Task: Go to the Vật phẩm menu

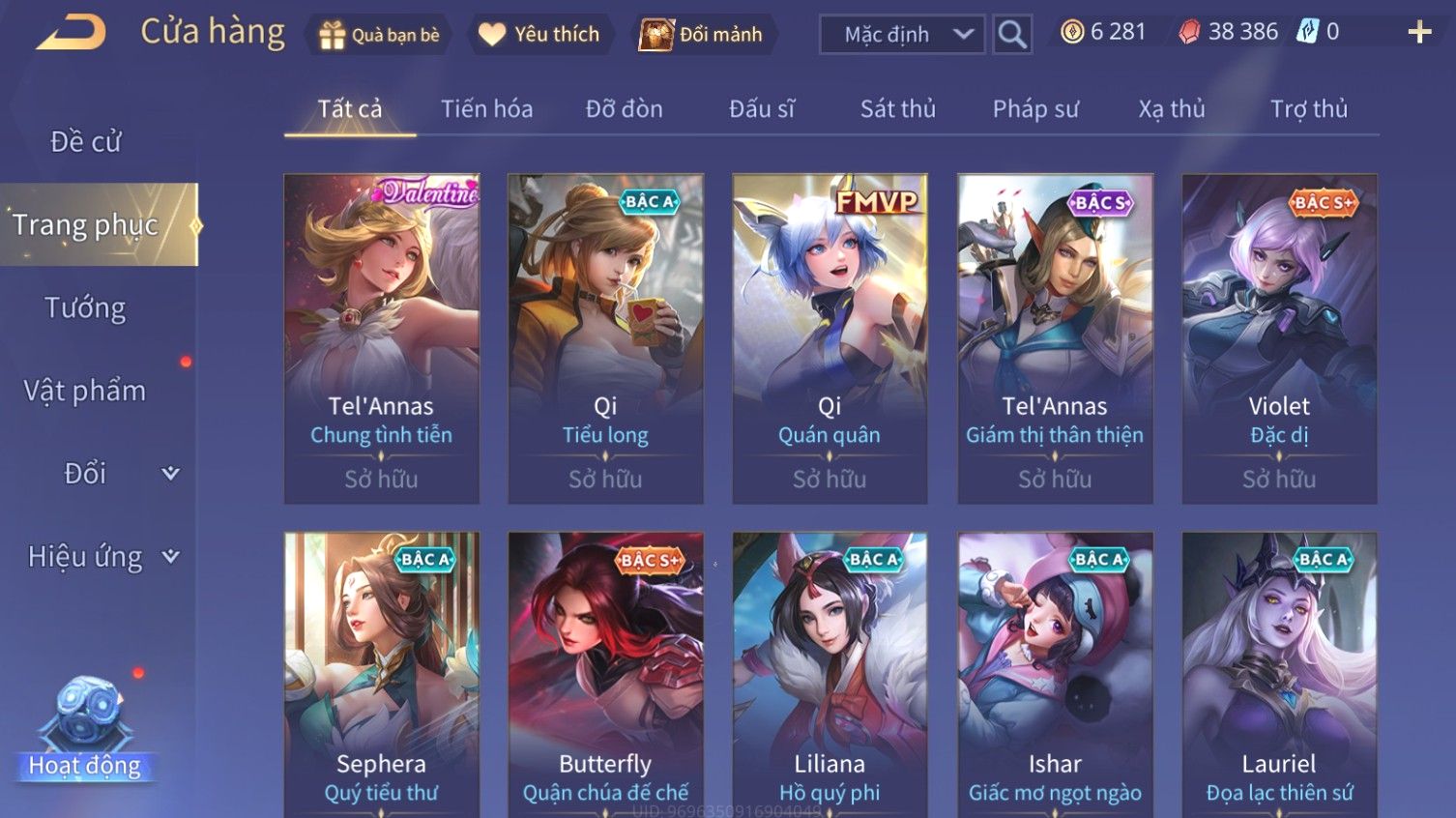Action: pyautogui.click(x=85, y=391)
